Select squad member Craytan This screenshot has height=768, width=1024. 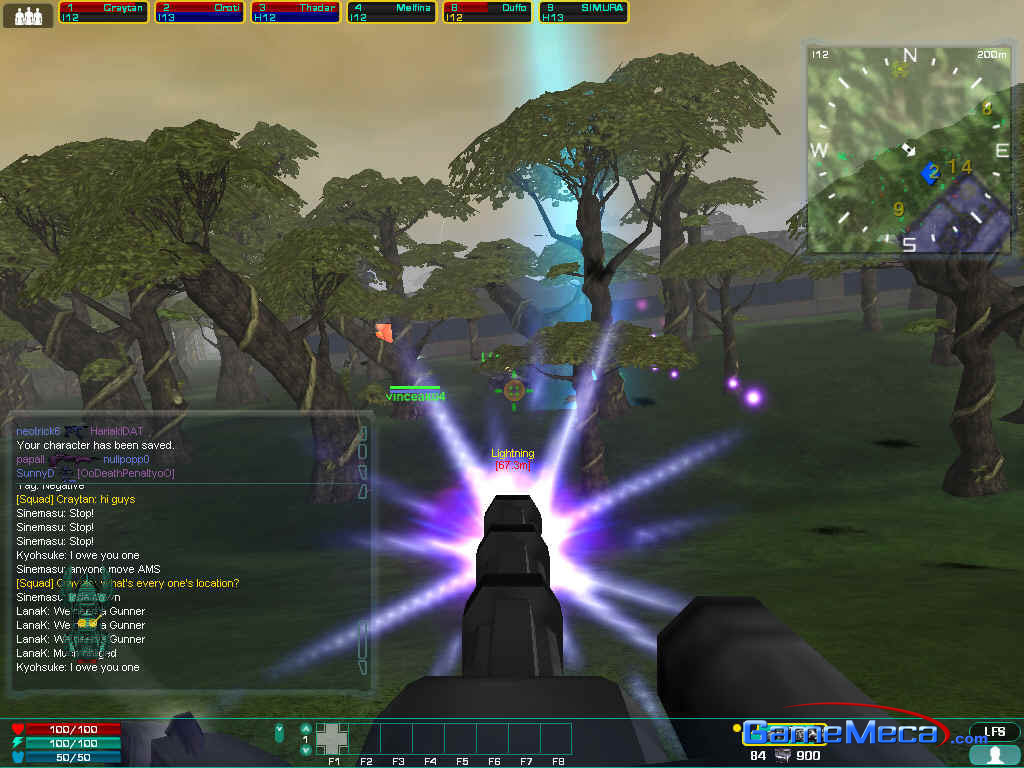pyautogui.click(x=103, y=12)
